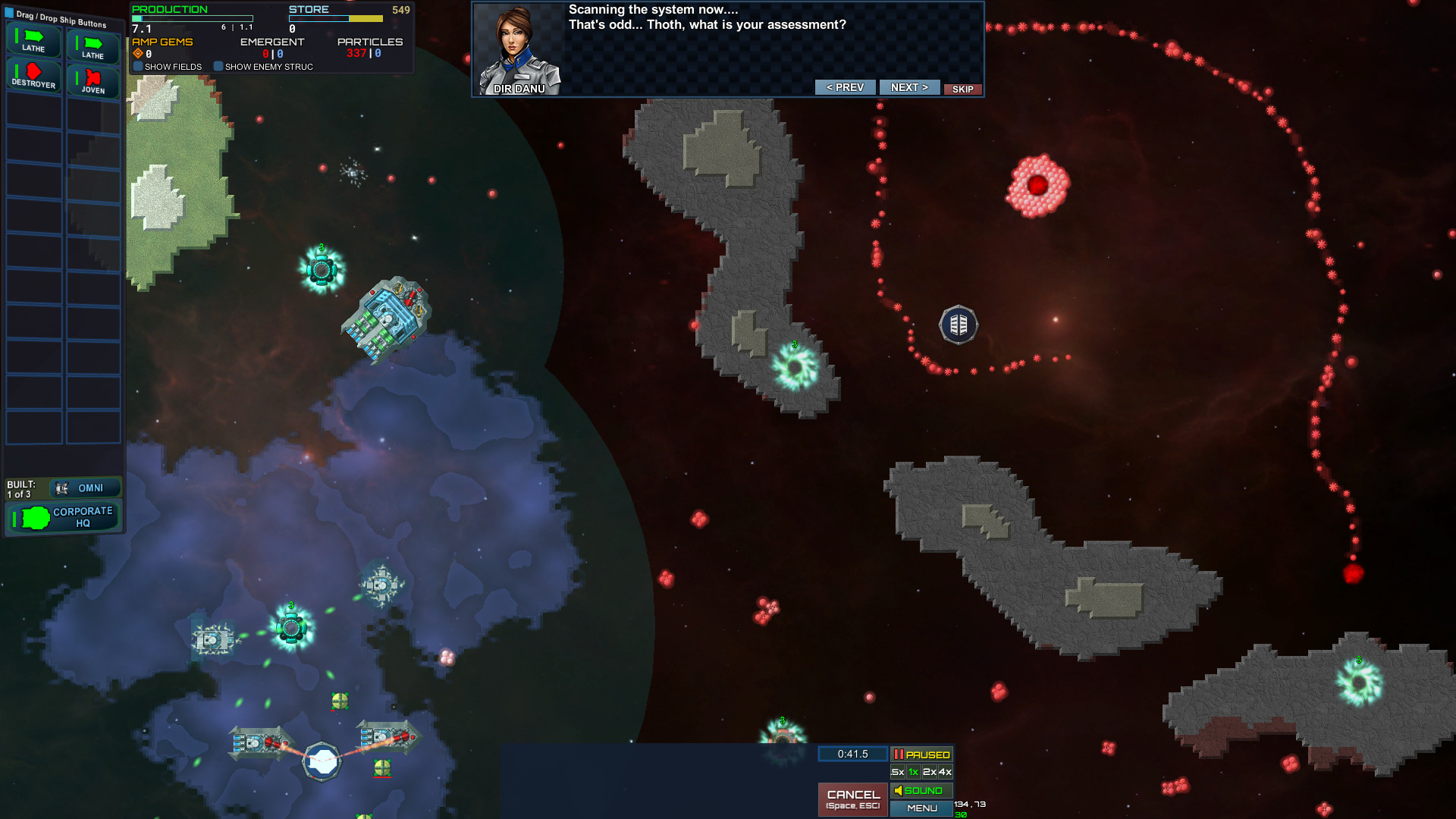The image size is (1456, 819).
Task: Toggle the yellow Sound speaker icon
Action: click(x=899, y=790)
